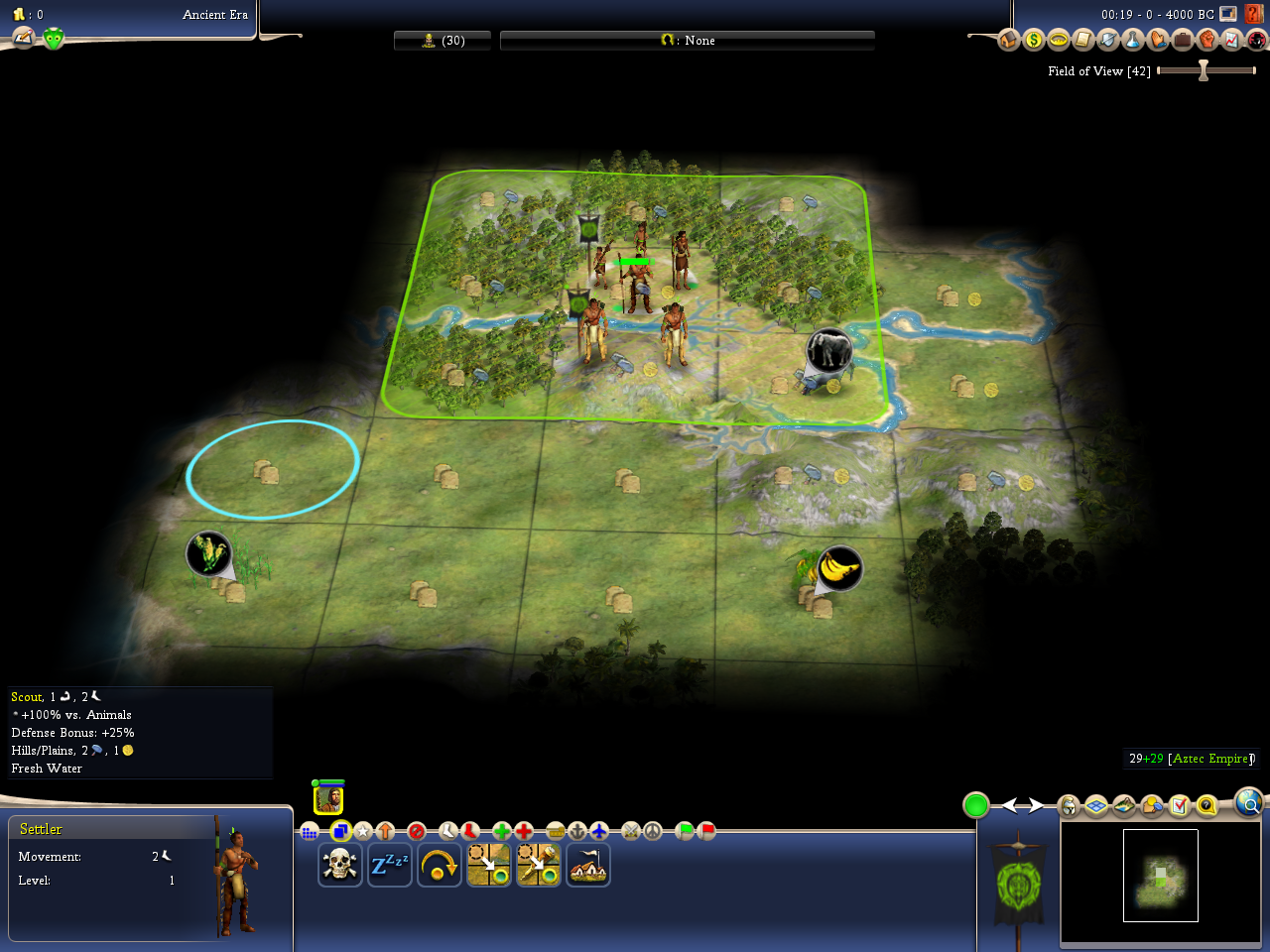Click the minimap to recenter view

[x=1161, y=877]
